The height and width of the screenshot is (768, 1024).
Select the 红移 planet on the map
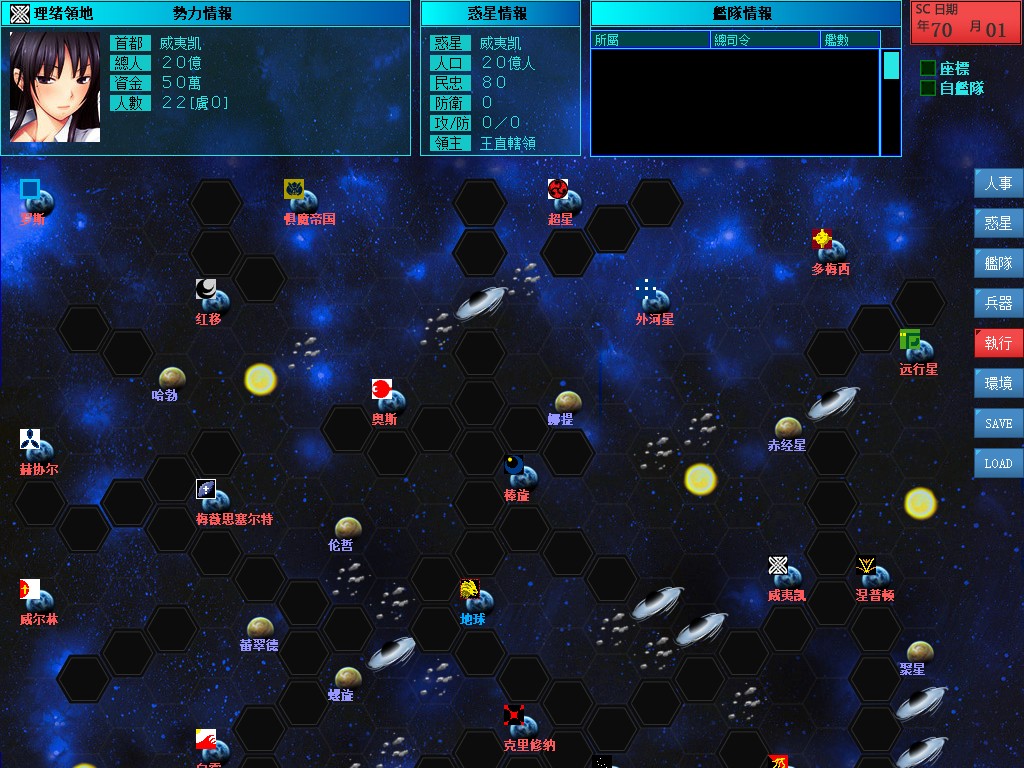click(213, 300)
